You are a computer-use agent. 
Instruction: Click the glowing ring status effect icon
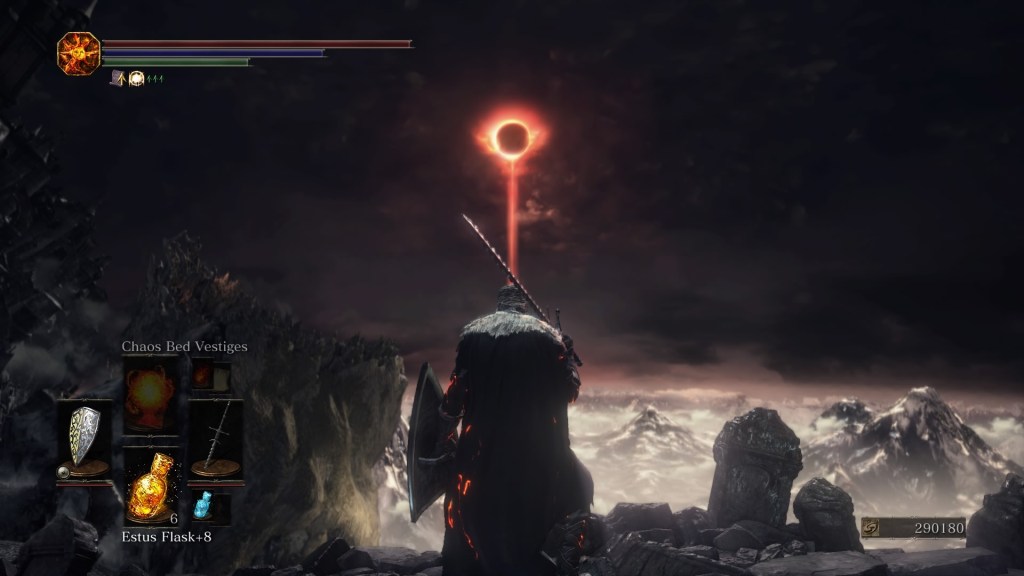tap(136, 77)
